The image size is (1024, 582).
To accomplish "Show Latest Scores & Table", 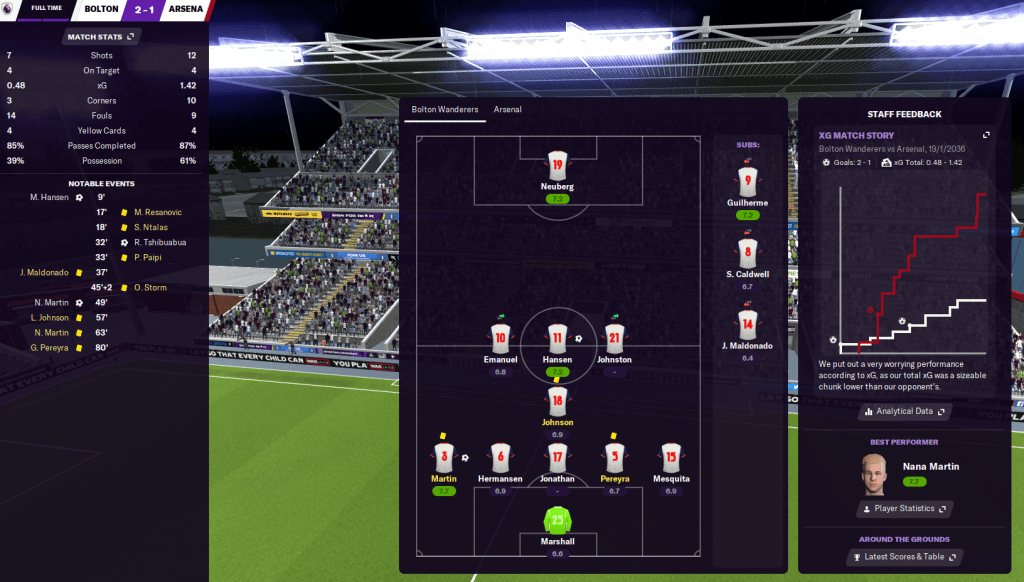I will 904,557.
